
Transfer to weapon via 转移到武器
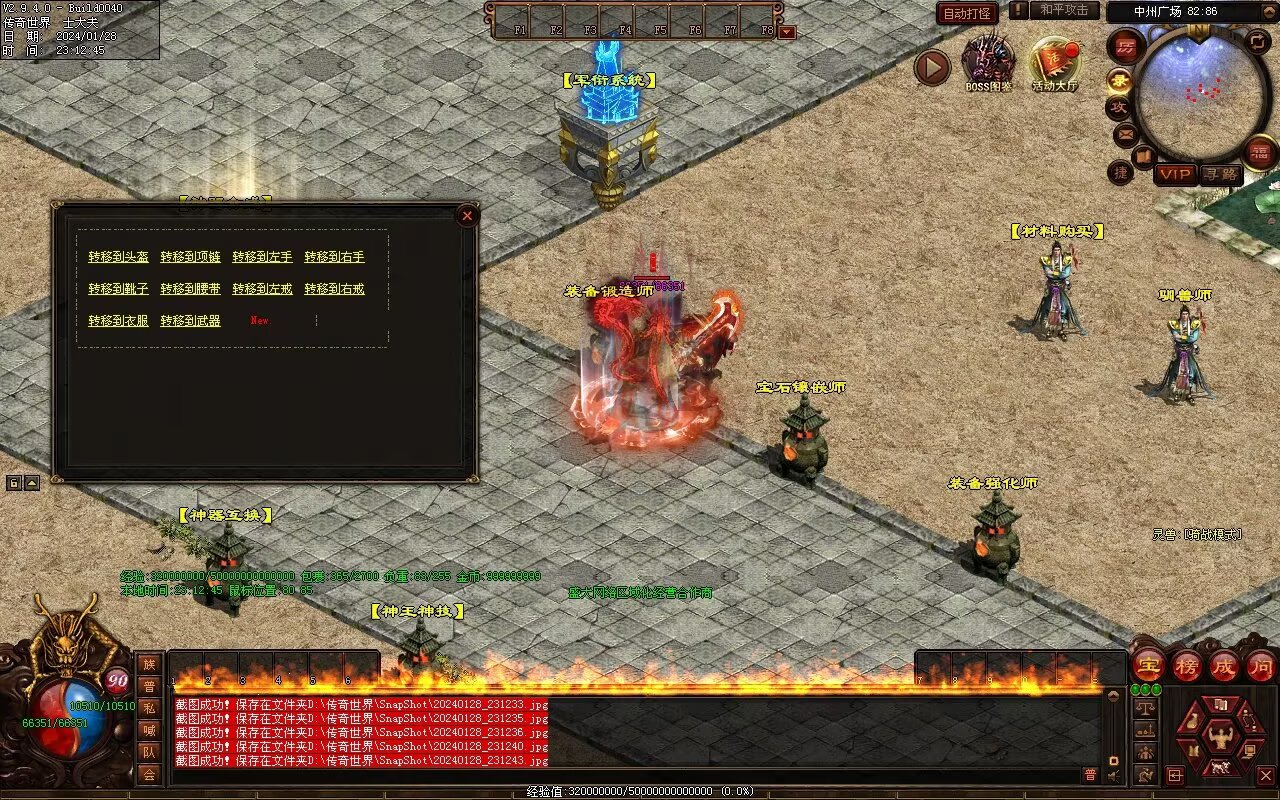(190, 321)
